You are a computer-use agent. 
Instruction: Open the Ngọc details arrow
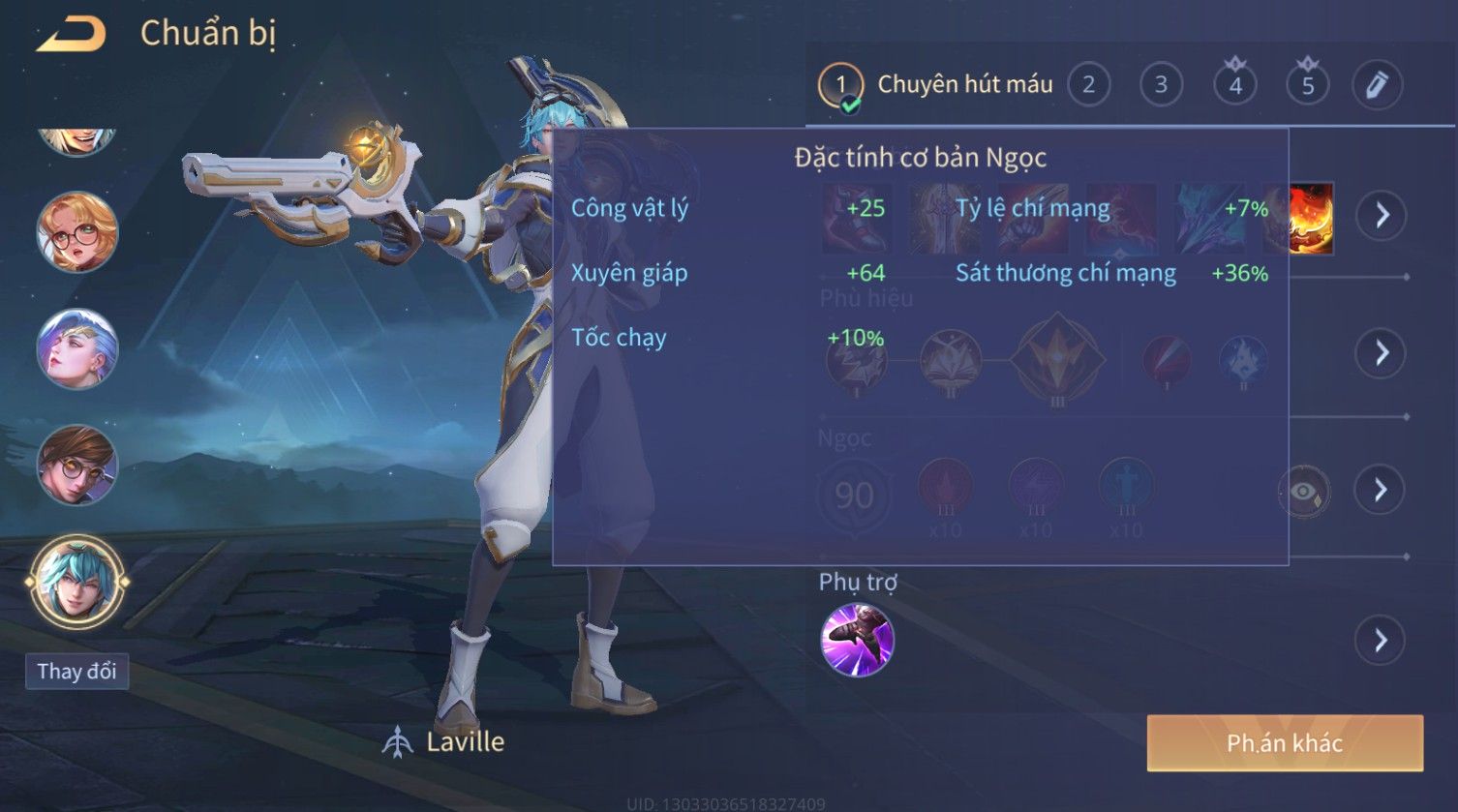pos(1381,490)
